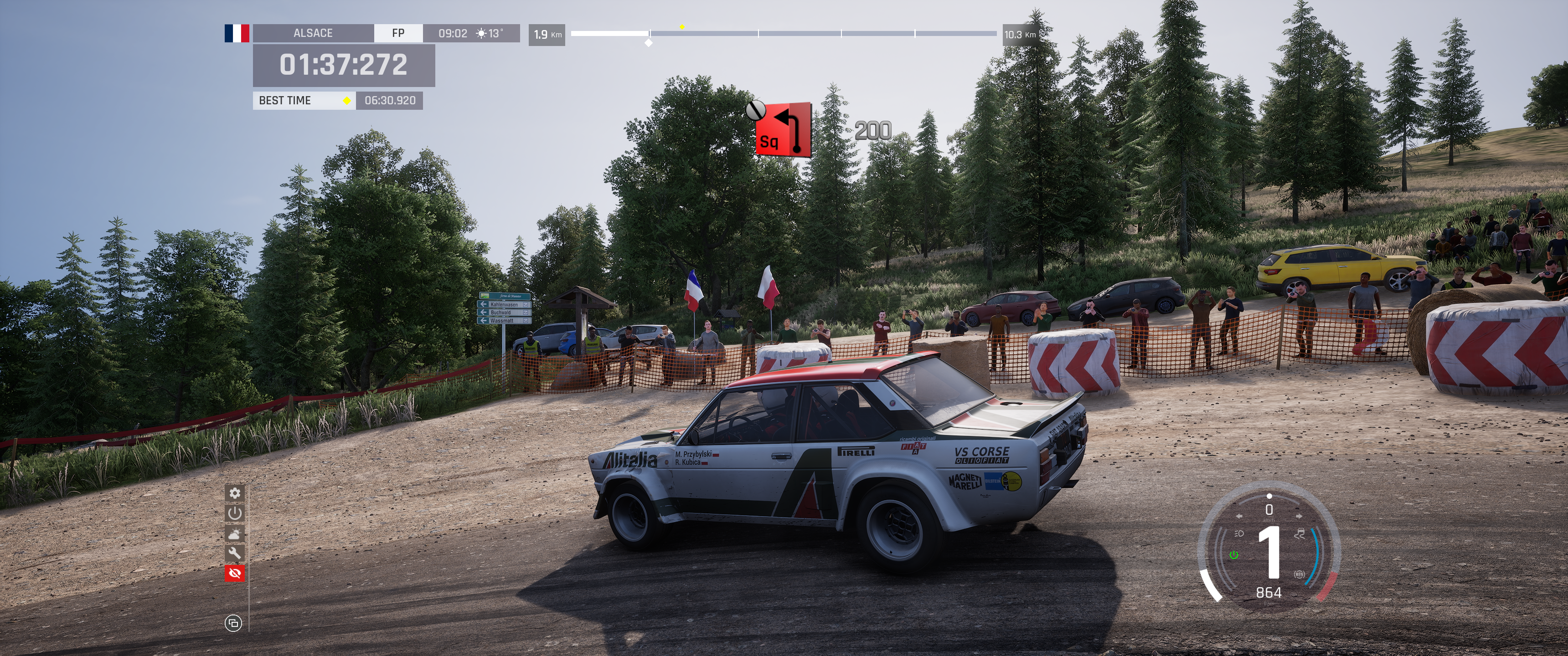Click the power icon in the side toolbar
This screenshot has width=1568, height=656.
pos(235,513)
